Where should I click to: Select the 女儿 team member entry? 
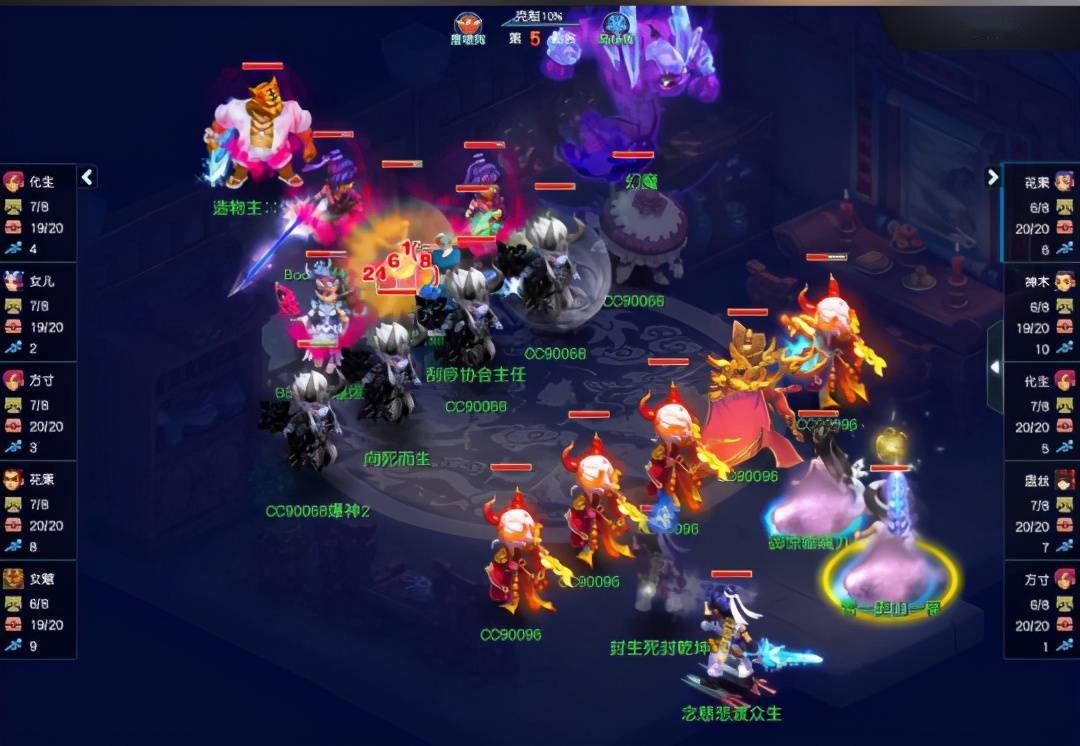coord(38,310)
